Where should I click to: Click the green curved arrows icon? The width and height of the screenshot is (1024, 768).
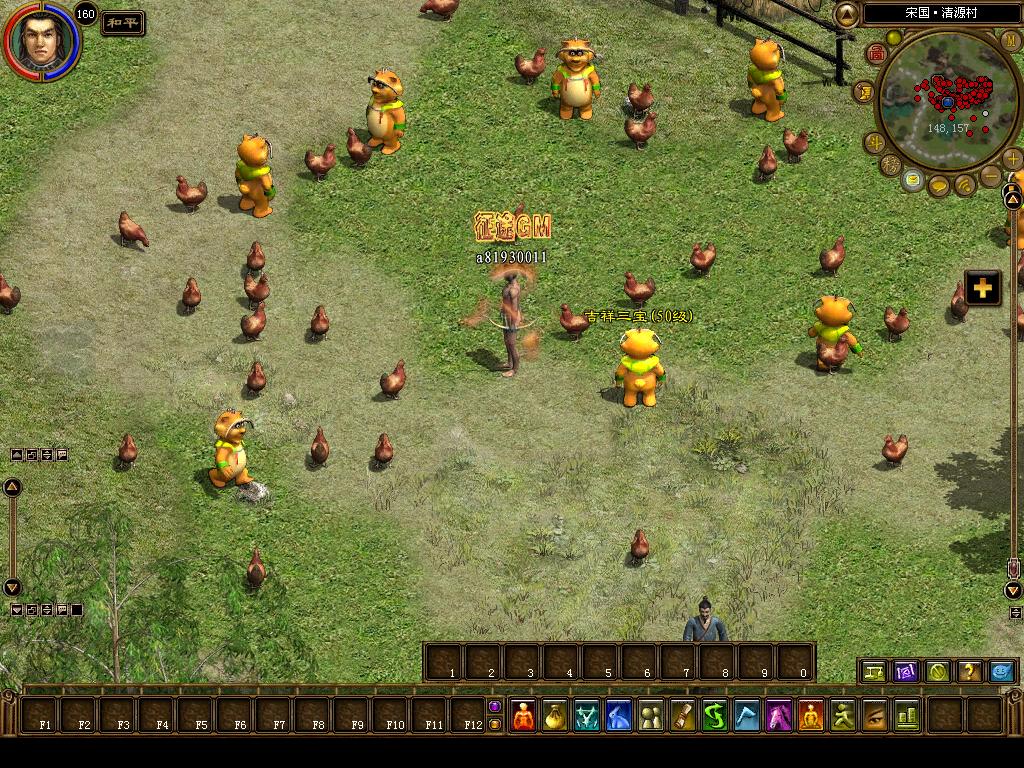click(715, 716)
